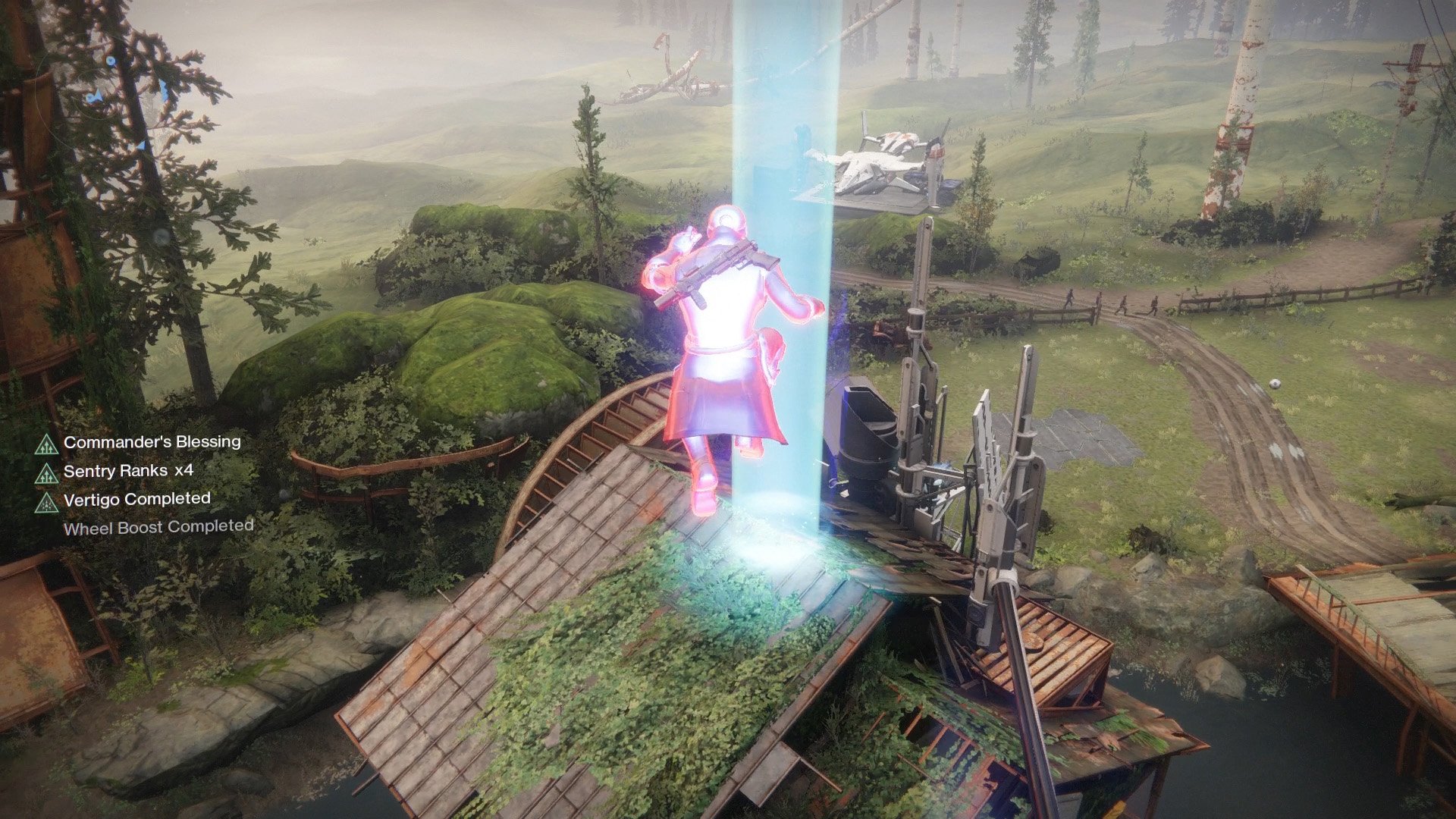
Task: Select the Commander's Blessing buff icon
Action: (47, 444)
